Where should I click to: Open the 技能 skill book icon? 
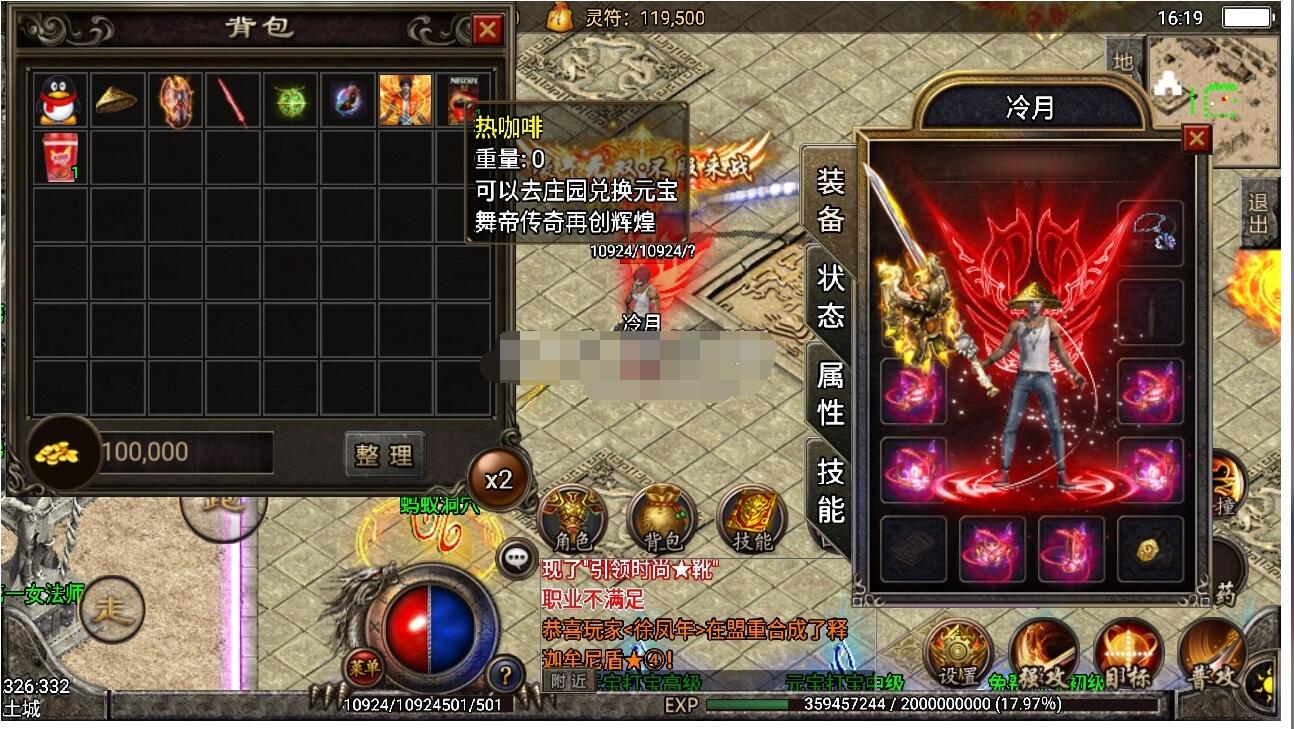point(752,520)
